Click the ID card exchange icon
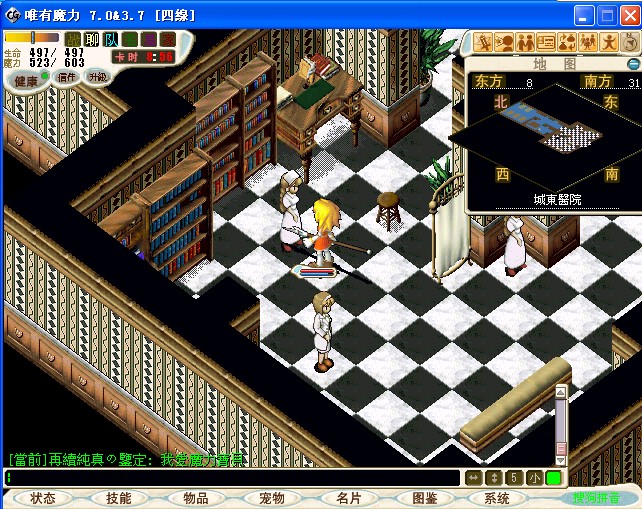The width and height of the screenshot is (642, 509). [x=545, y=42]
